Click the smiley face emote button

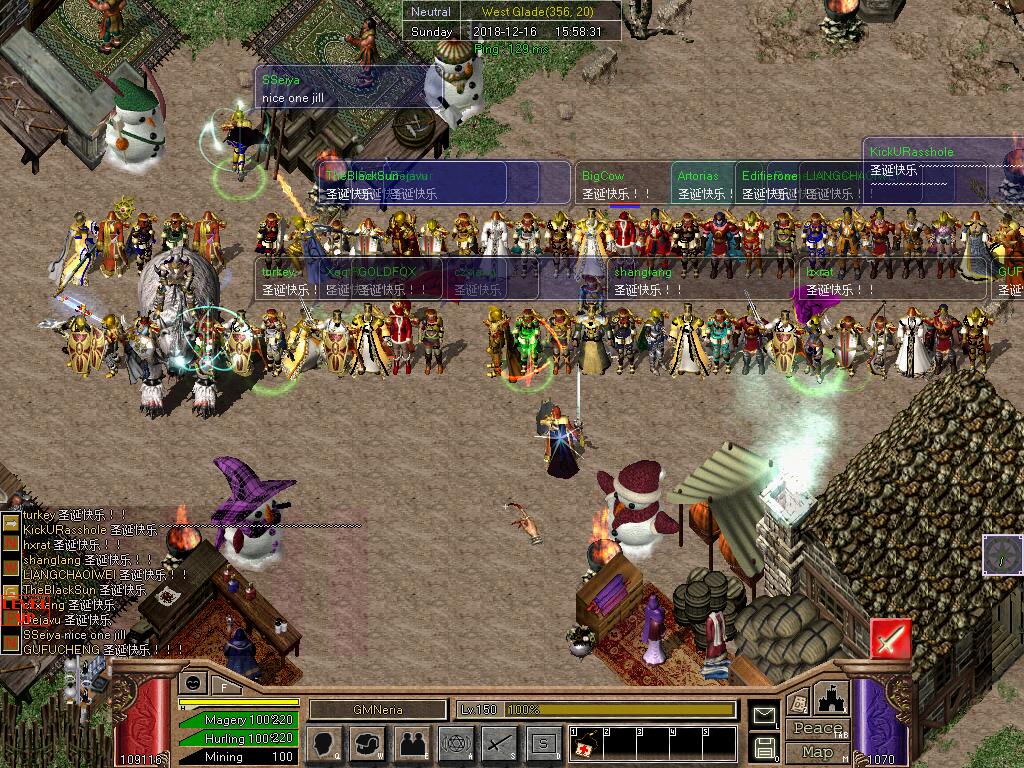click(193, 683)
